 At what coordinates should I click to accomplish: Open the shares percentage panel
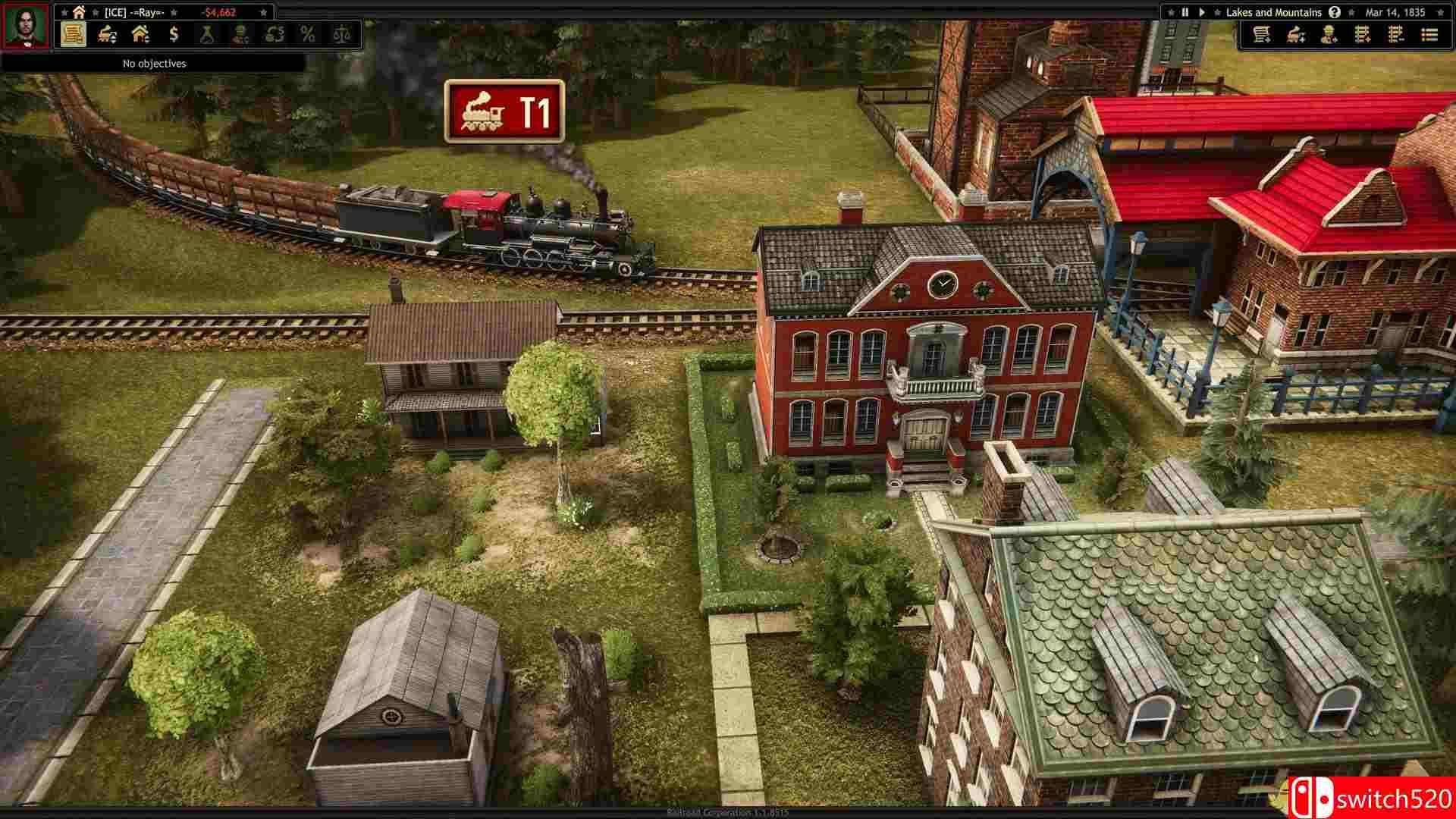pyautogui.click(x=306, y=34)
